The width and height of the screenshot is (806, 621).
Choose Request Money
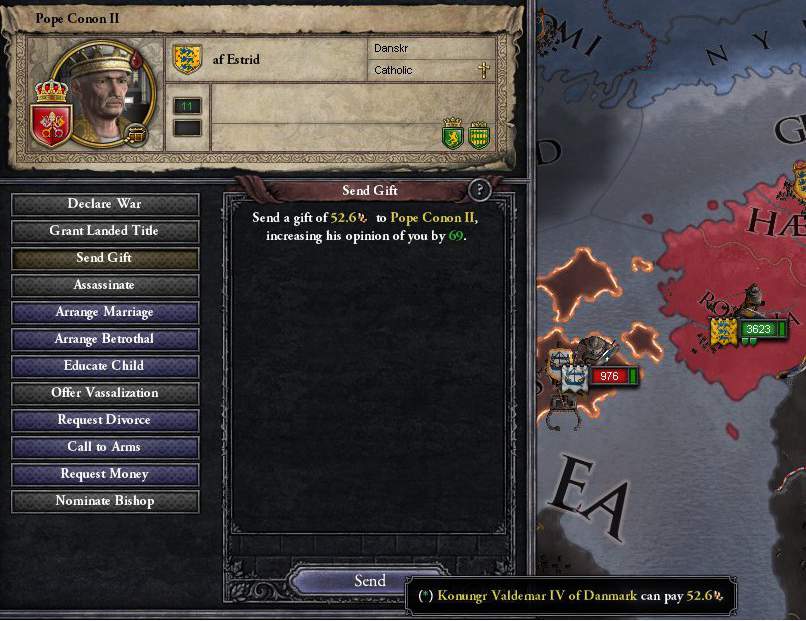click(105, 474)
